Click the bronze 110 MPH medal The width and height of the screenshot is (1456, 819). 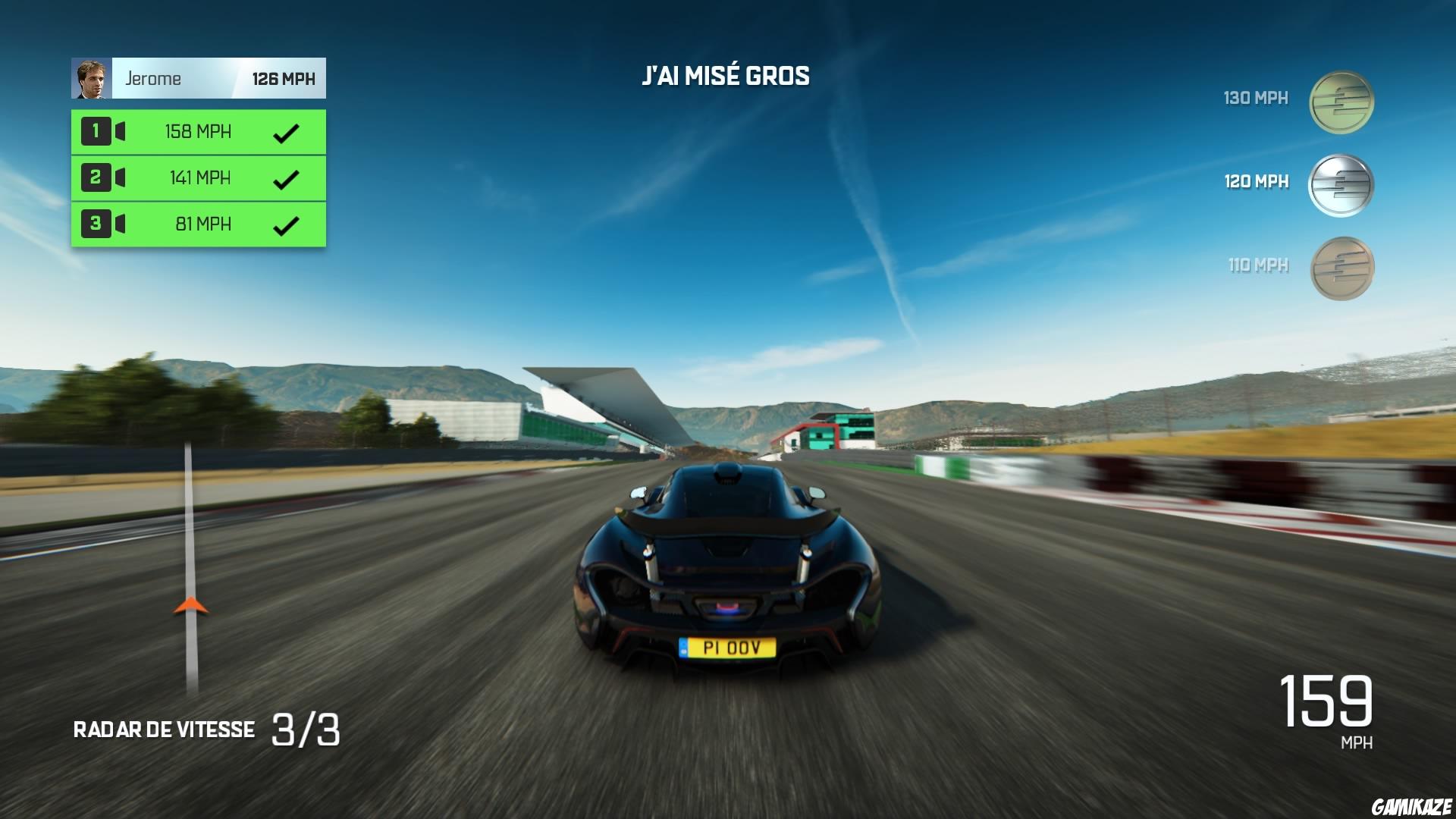1342,267
